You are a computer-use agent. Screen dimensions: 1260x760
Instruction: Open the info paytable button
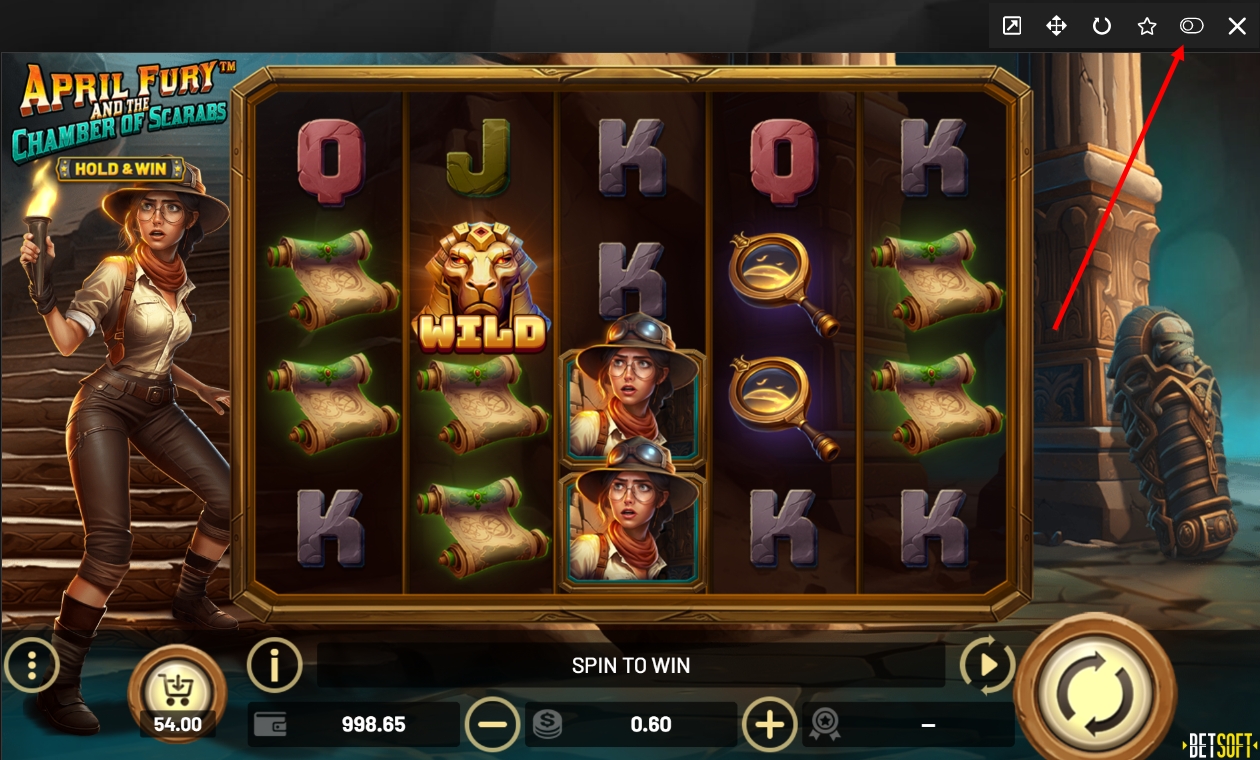coord(274,664)
